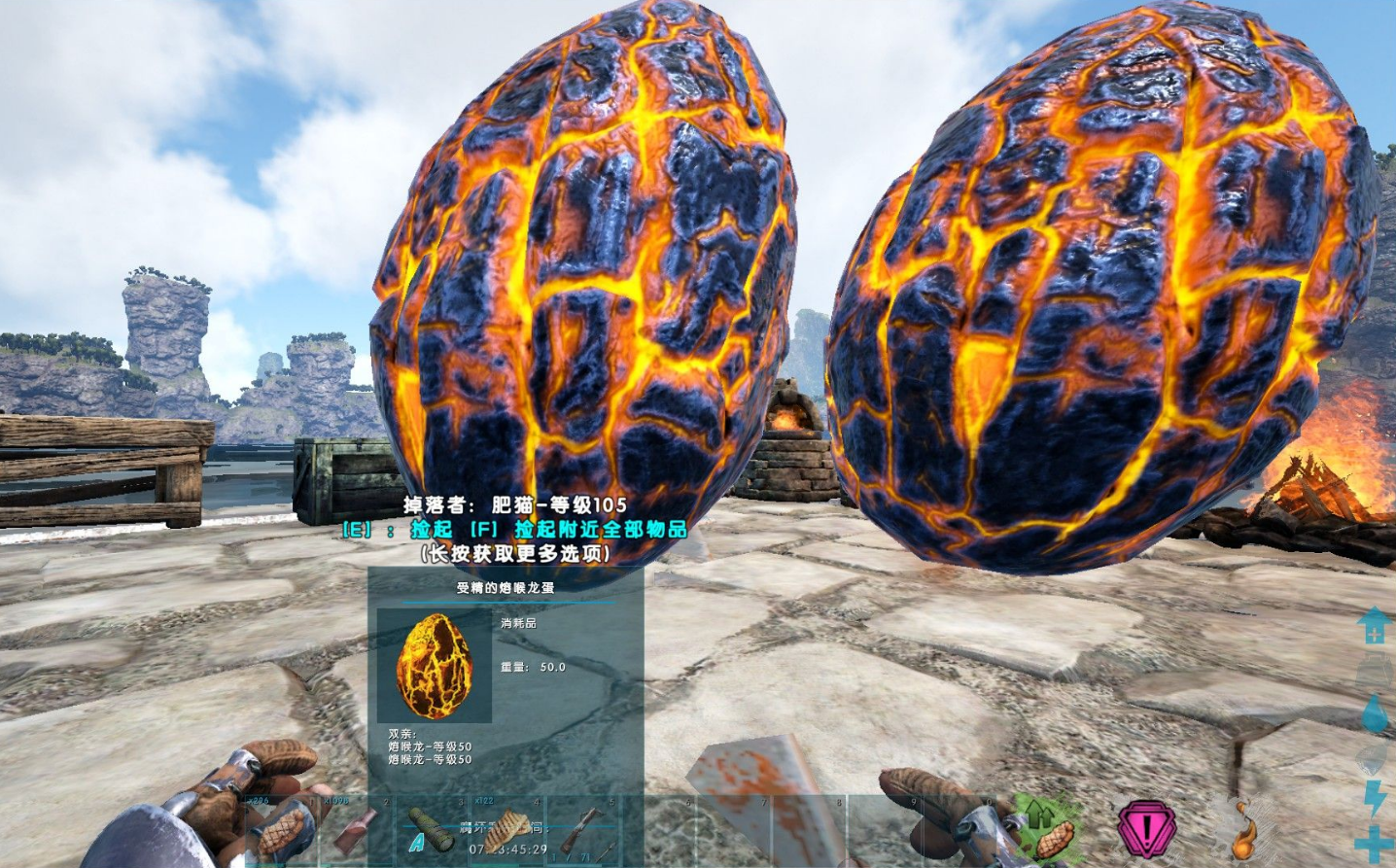The width and height of the screenshot is (1396, 868).
Task: Click the water droplet status icon
Action: coord(1375,712)
